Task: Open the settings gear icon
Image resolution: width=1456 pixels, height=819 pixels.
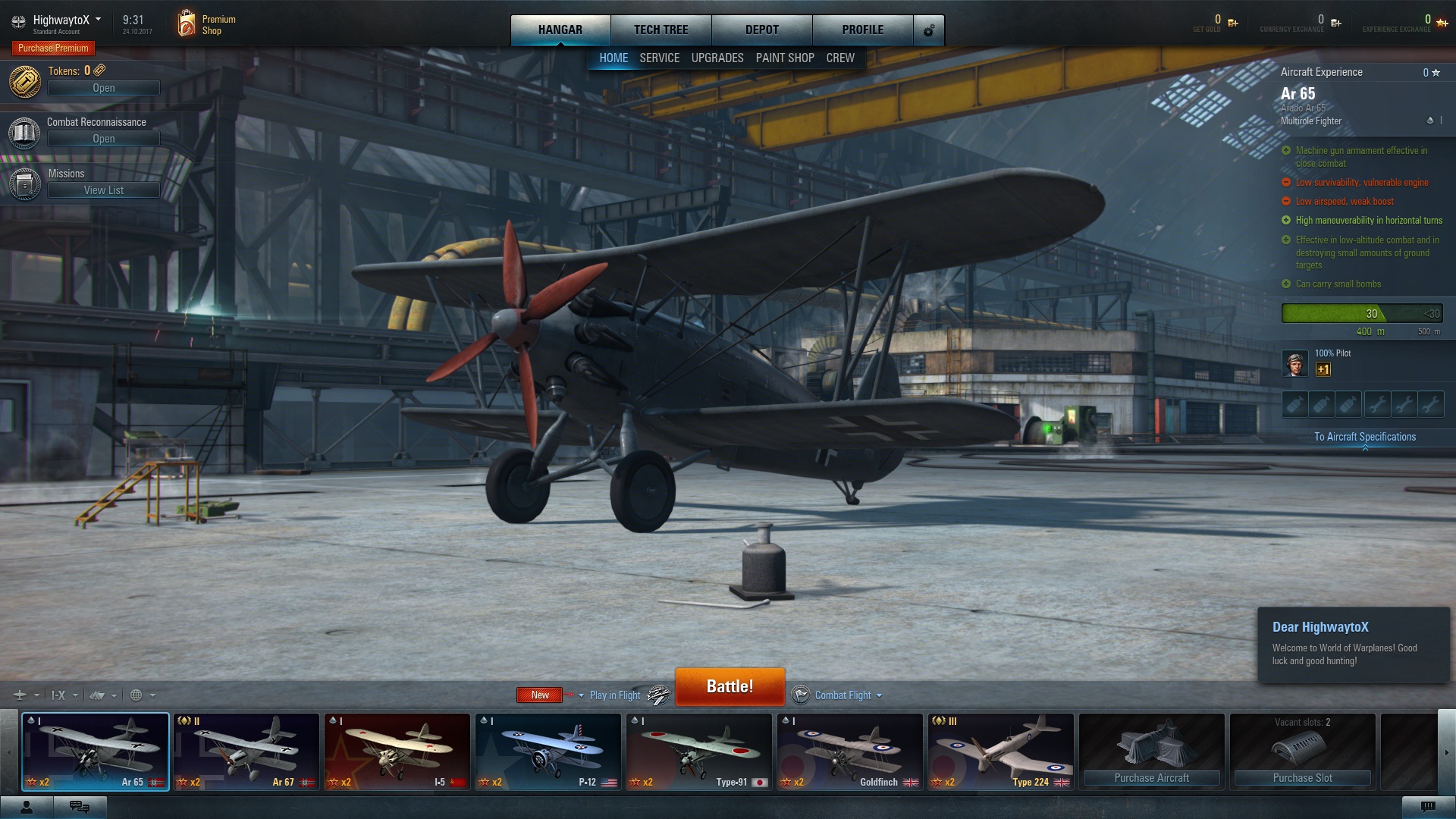Action: point(929,30)
